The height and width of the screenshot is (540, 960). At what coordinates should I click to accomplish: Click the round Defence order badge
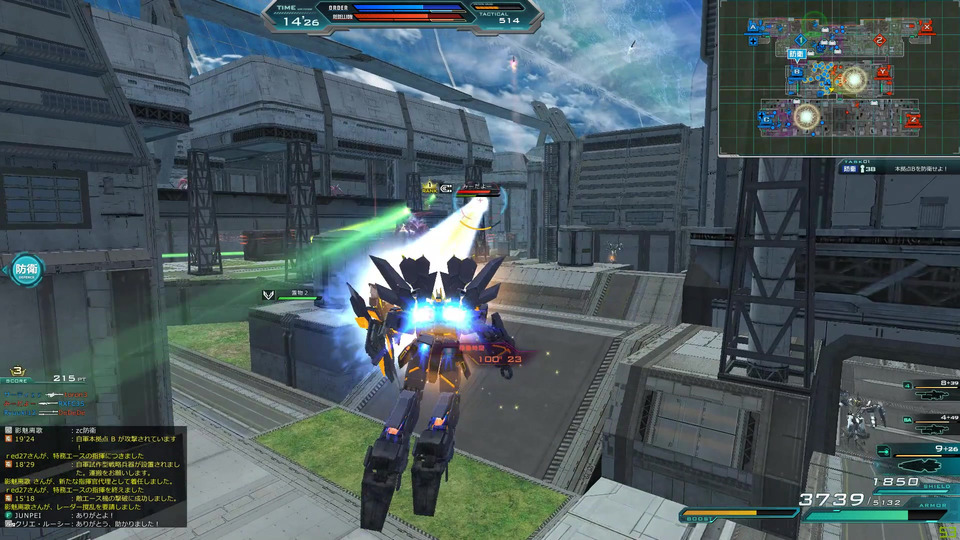(25, 269)
